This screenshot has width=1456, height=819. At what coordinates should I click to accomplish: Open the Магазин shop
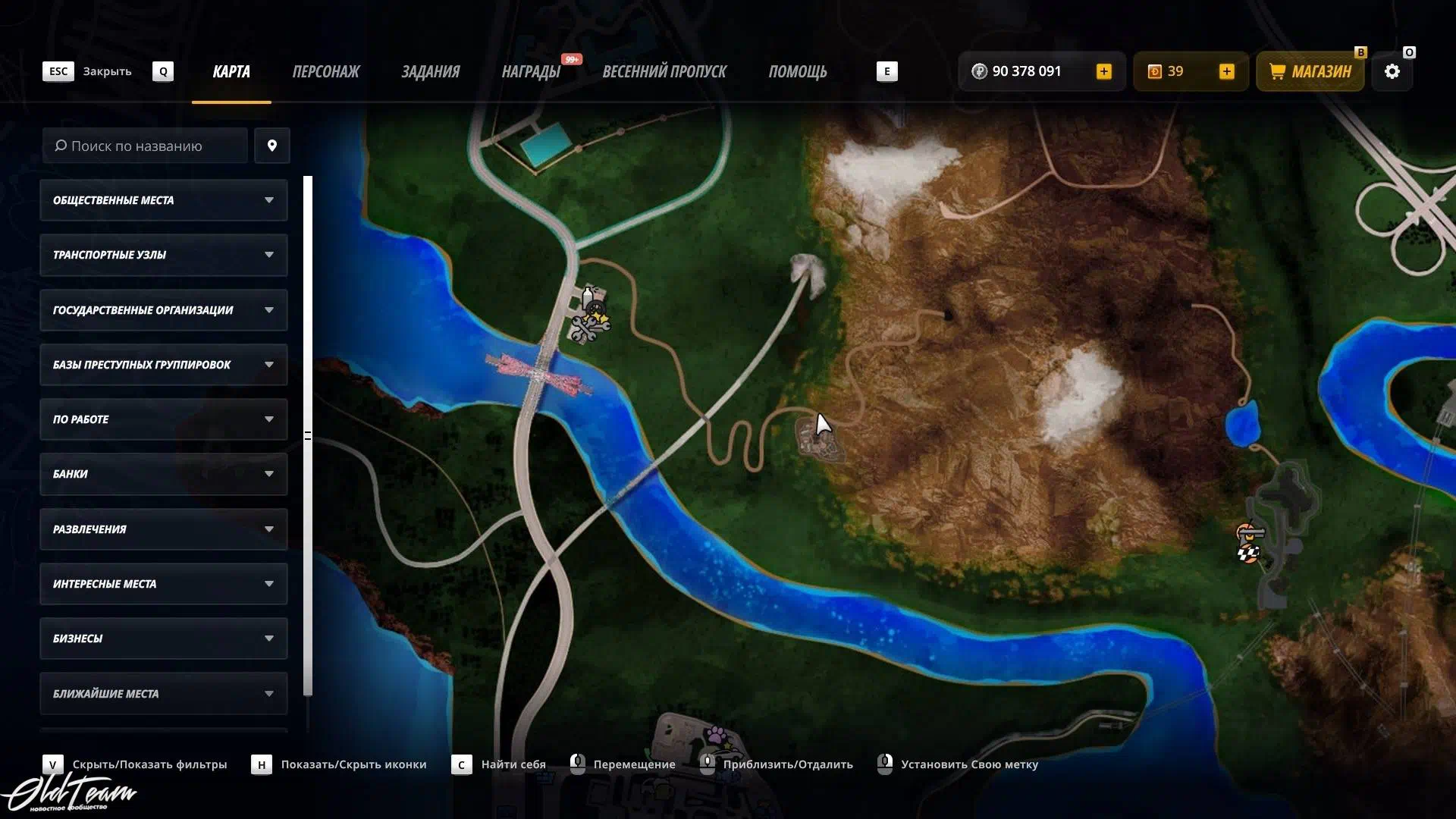(1310, 71)
